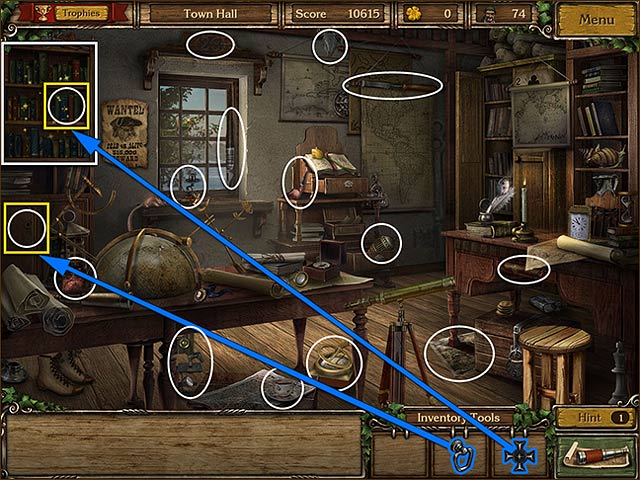Open the Menu button
This screenshot has height=480, width=640.
(x=596, y=19)
